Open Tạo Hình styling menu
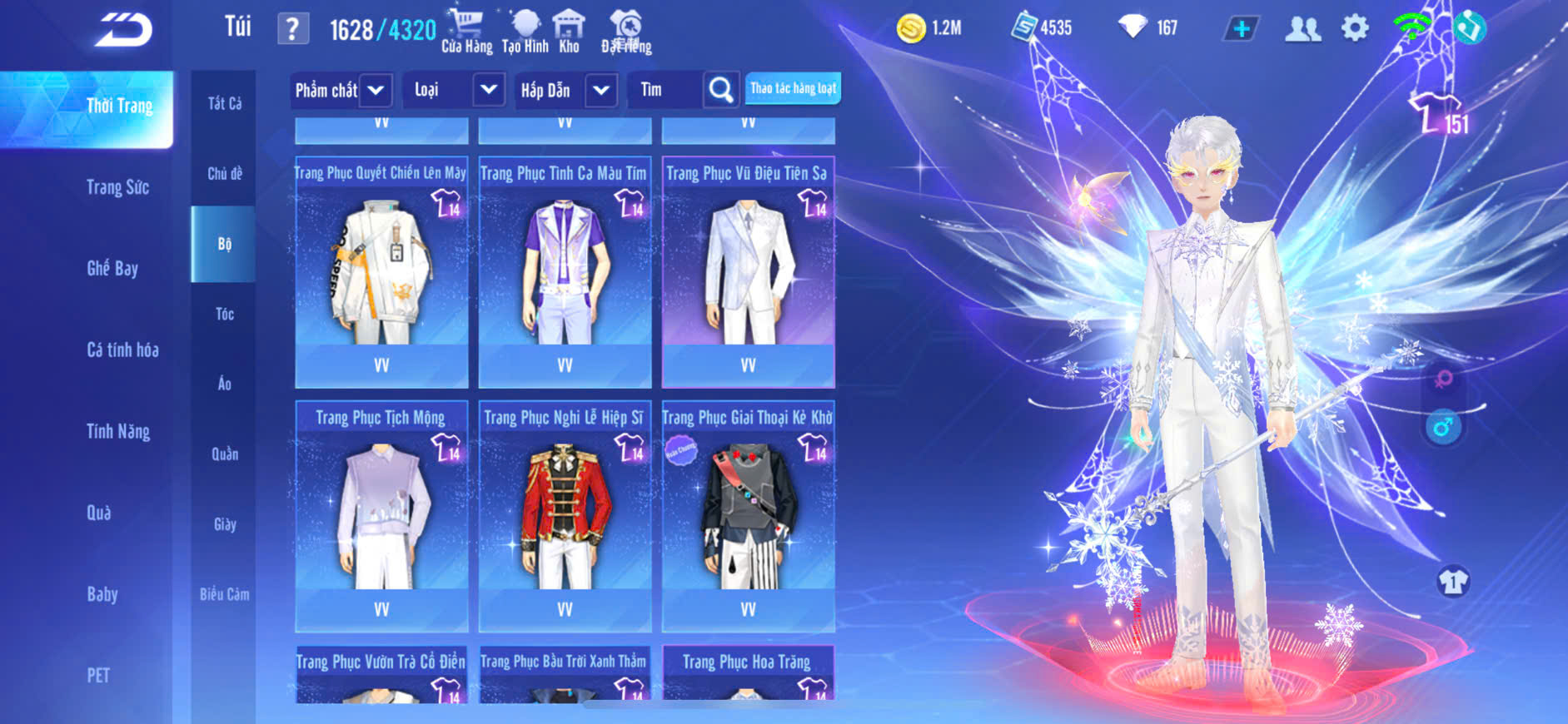Viewport: 1568px width, 724px height. [525, 32]
